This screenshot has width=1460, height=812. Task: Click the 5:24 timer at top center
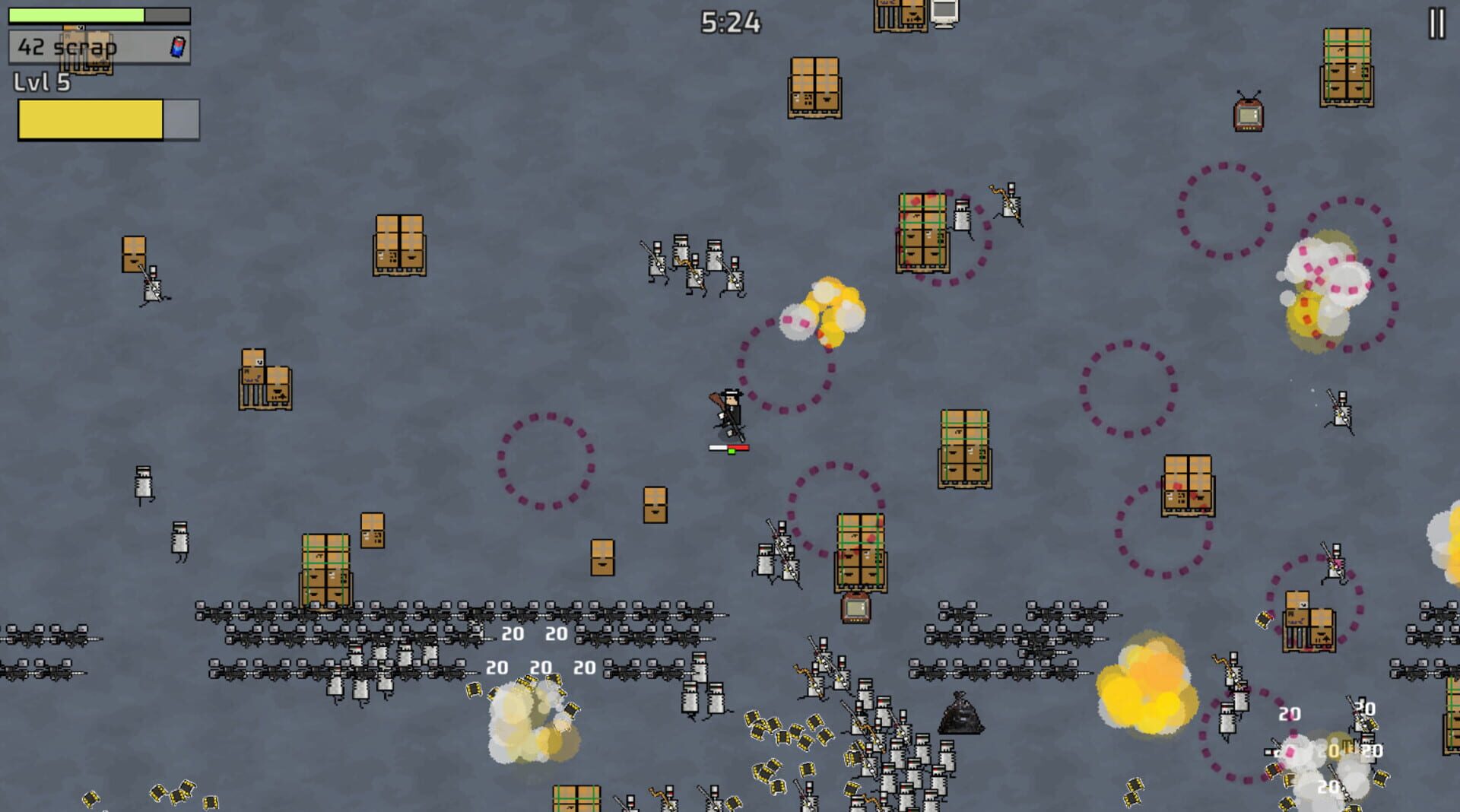(x=728, y=22)
